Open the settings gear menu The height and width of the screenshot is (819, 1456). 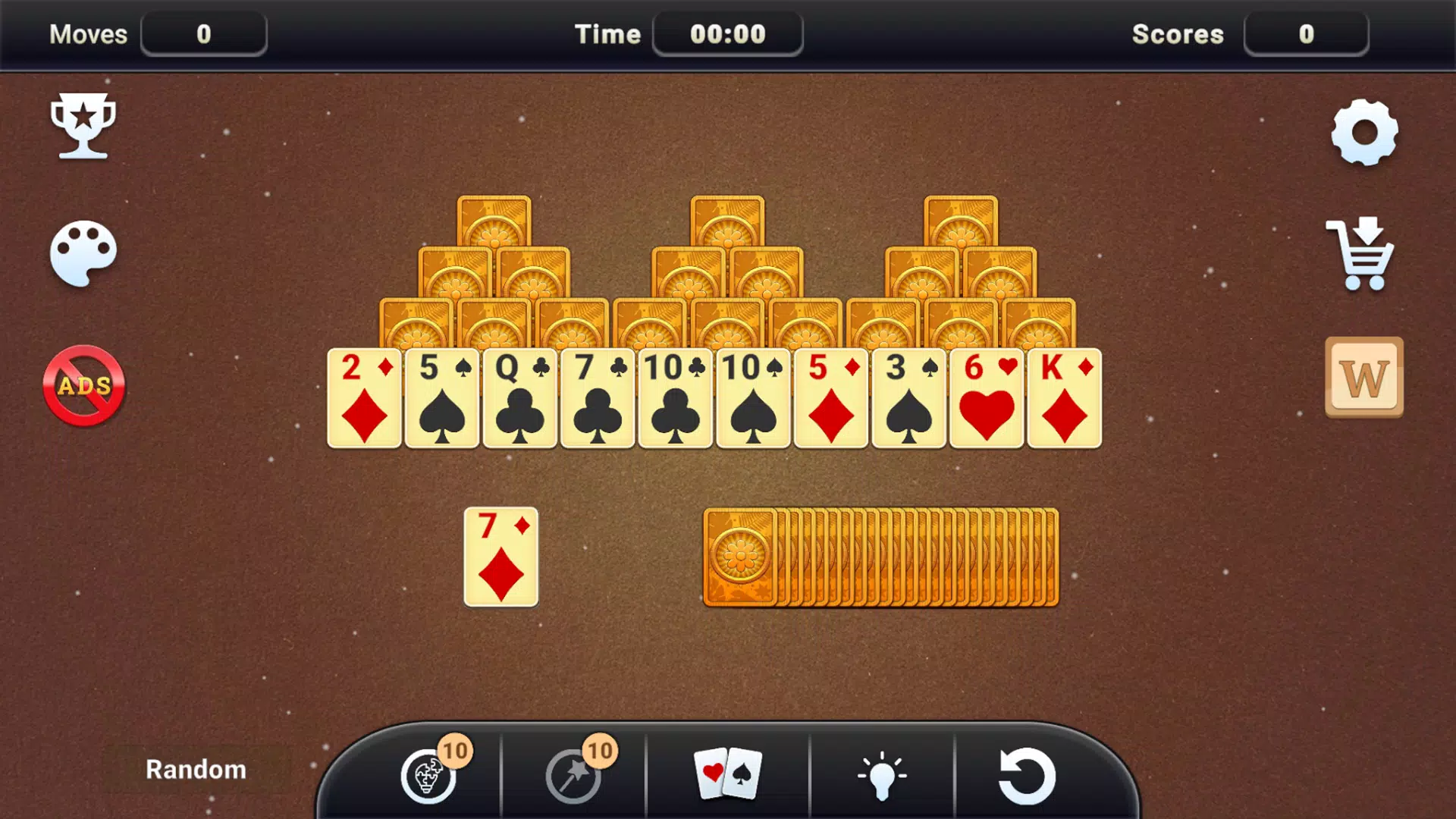point(1365,133)
